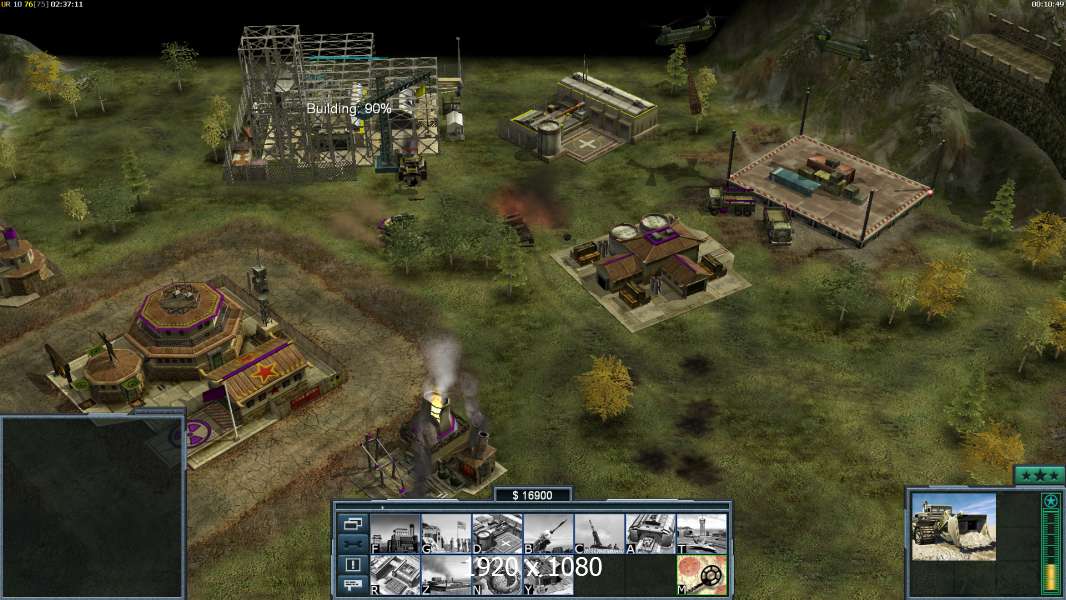Open the three-star general's powers button
This screenshot has height=600, width=1066.
pos(1039,475)
